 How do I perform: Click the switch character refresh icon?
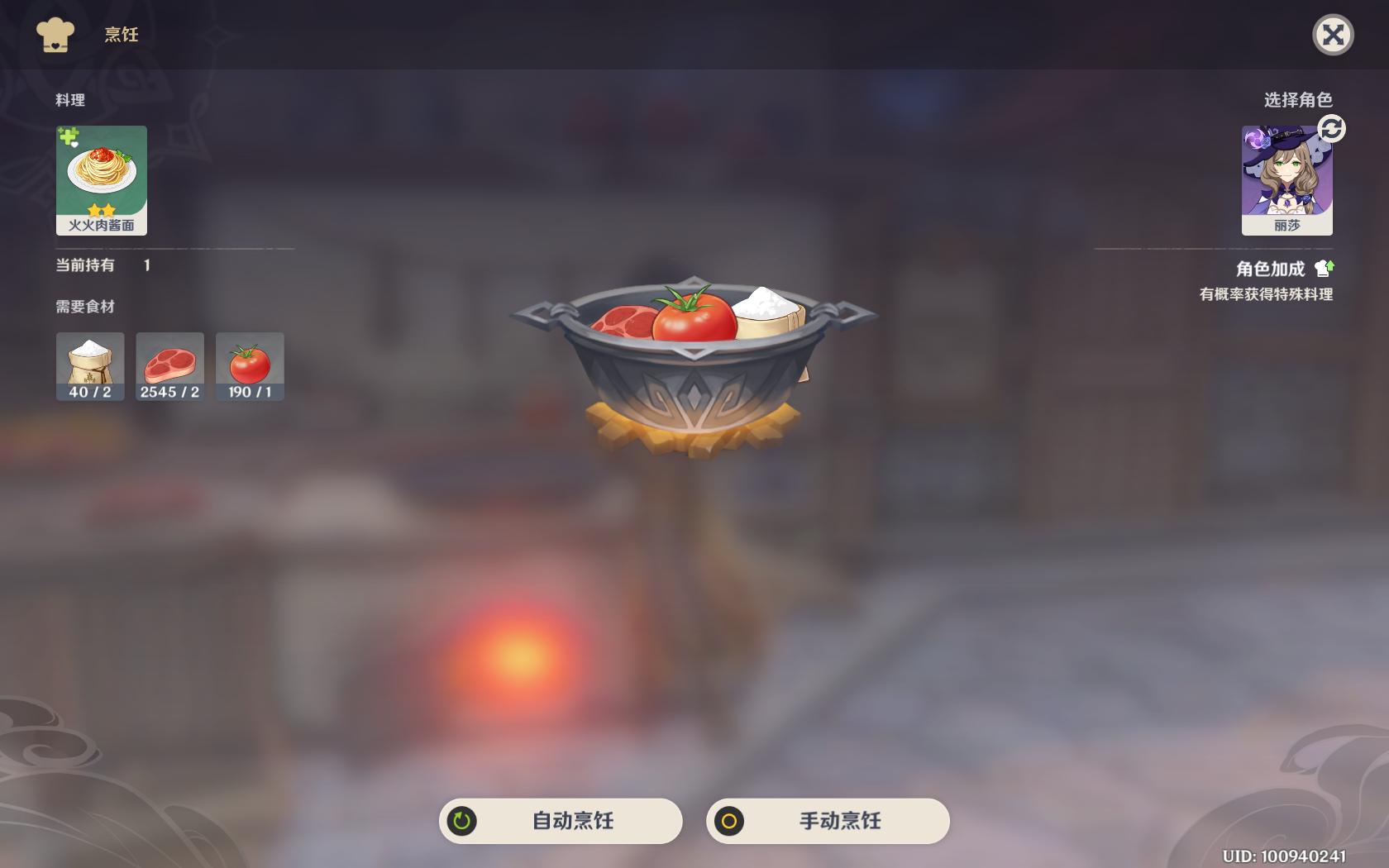[x=1332, y=129]
